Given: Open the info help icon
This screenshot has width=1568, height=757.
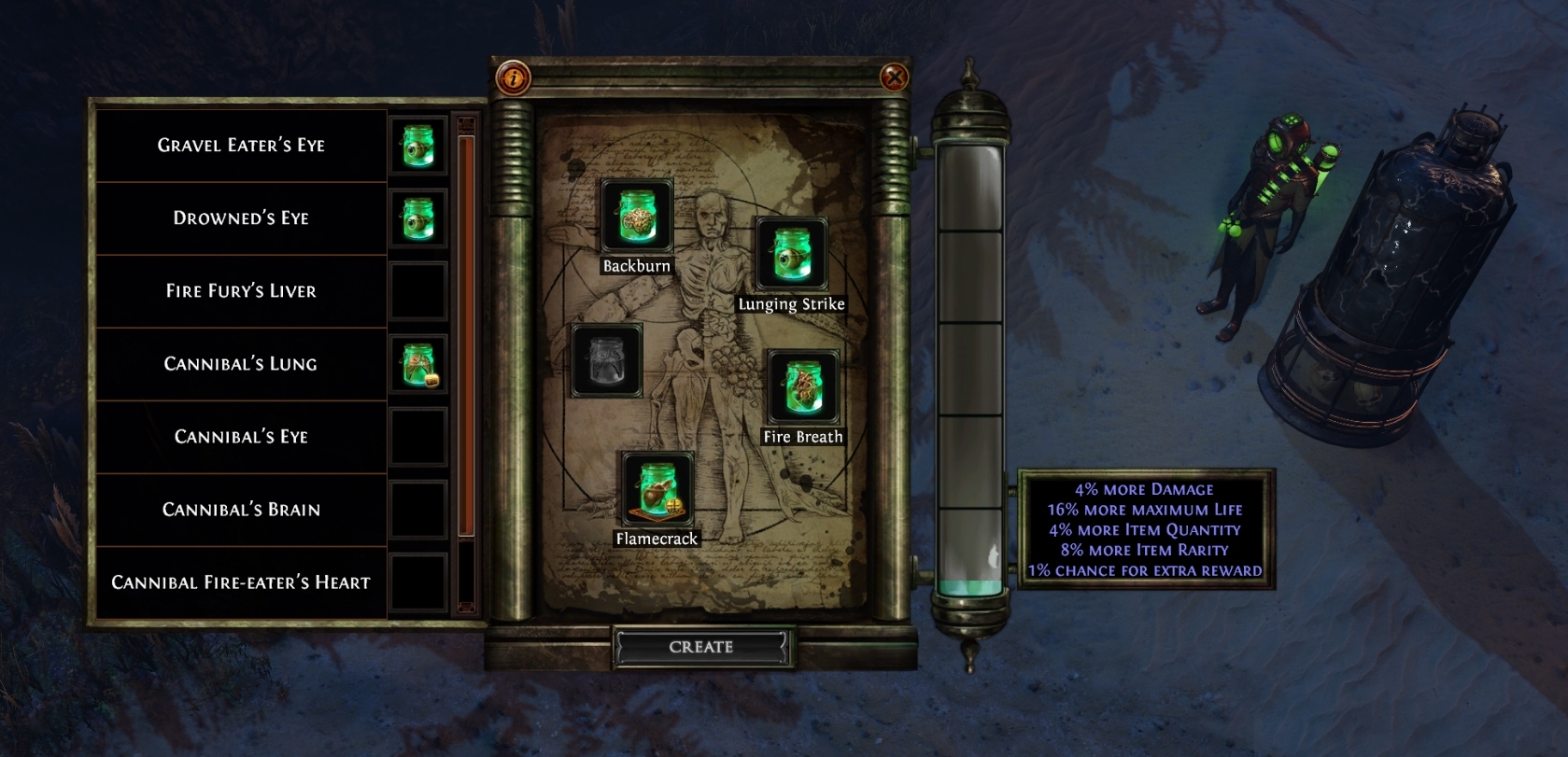Looking at the screenshot, I should point(513,77).
